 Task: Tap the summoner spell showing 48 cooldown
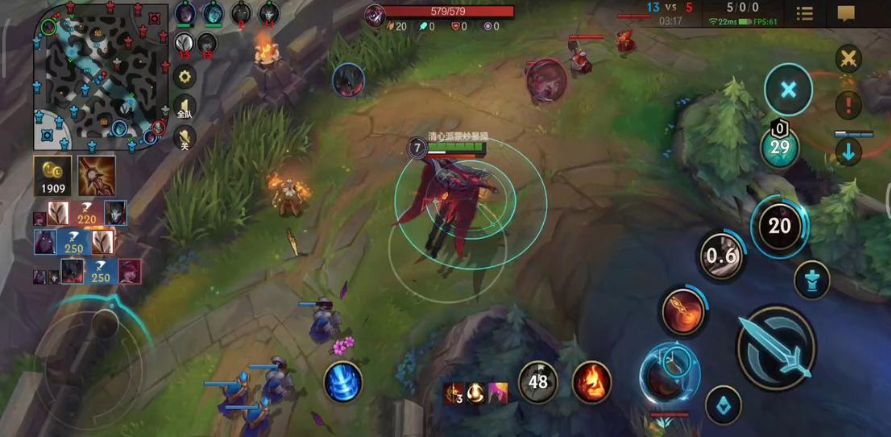[x=538, y=382]
